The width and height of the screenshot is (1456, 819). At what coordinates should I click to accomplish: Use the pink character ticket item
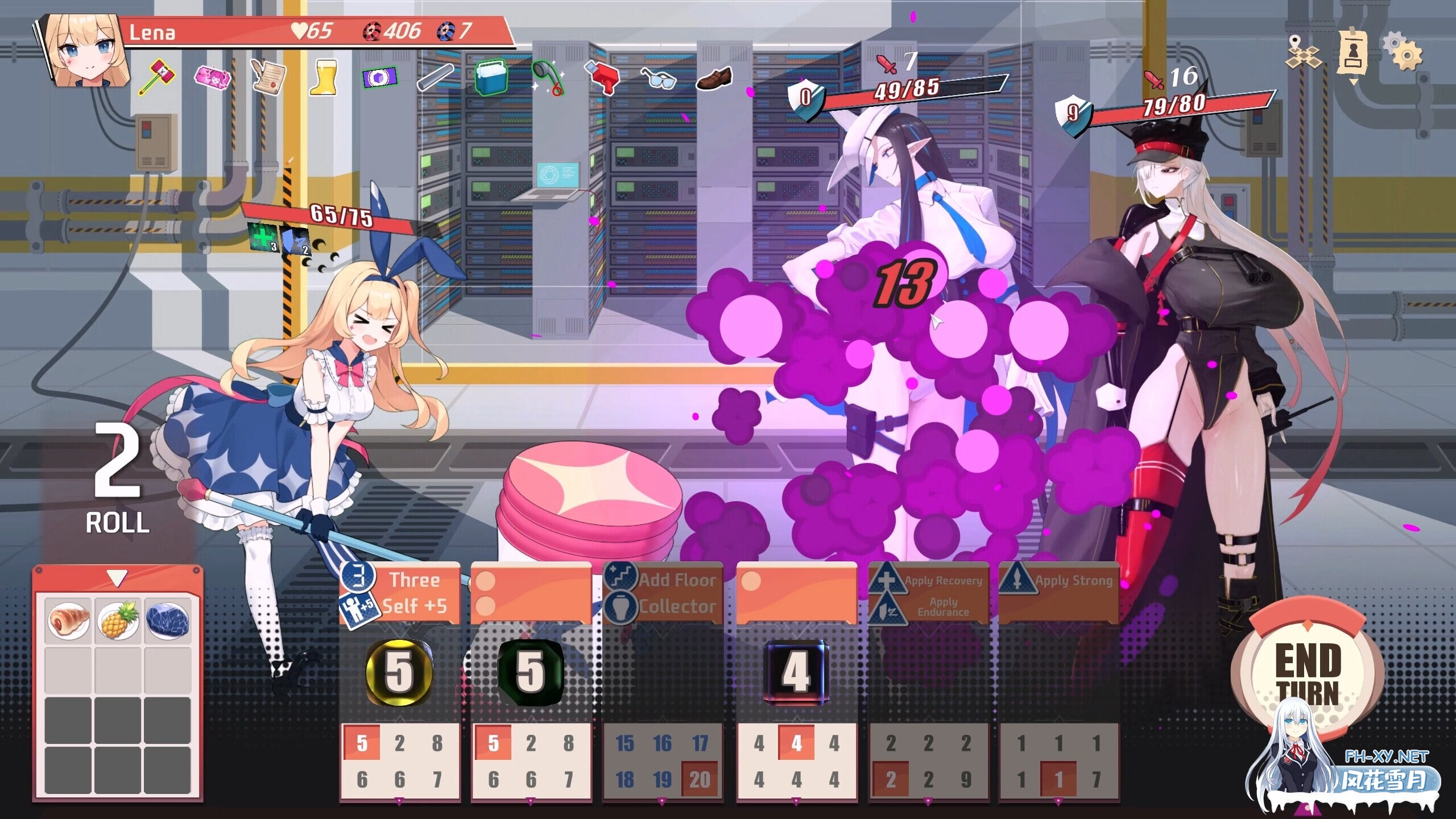tap(213, 77)
